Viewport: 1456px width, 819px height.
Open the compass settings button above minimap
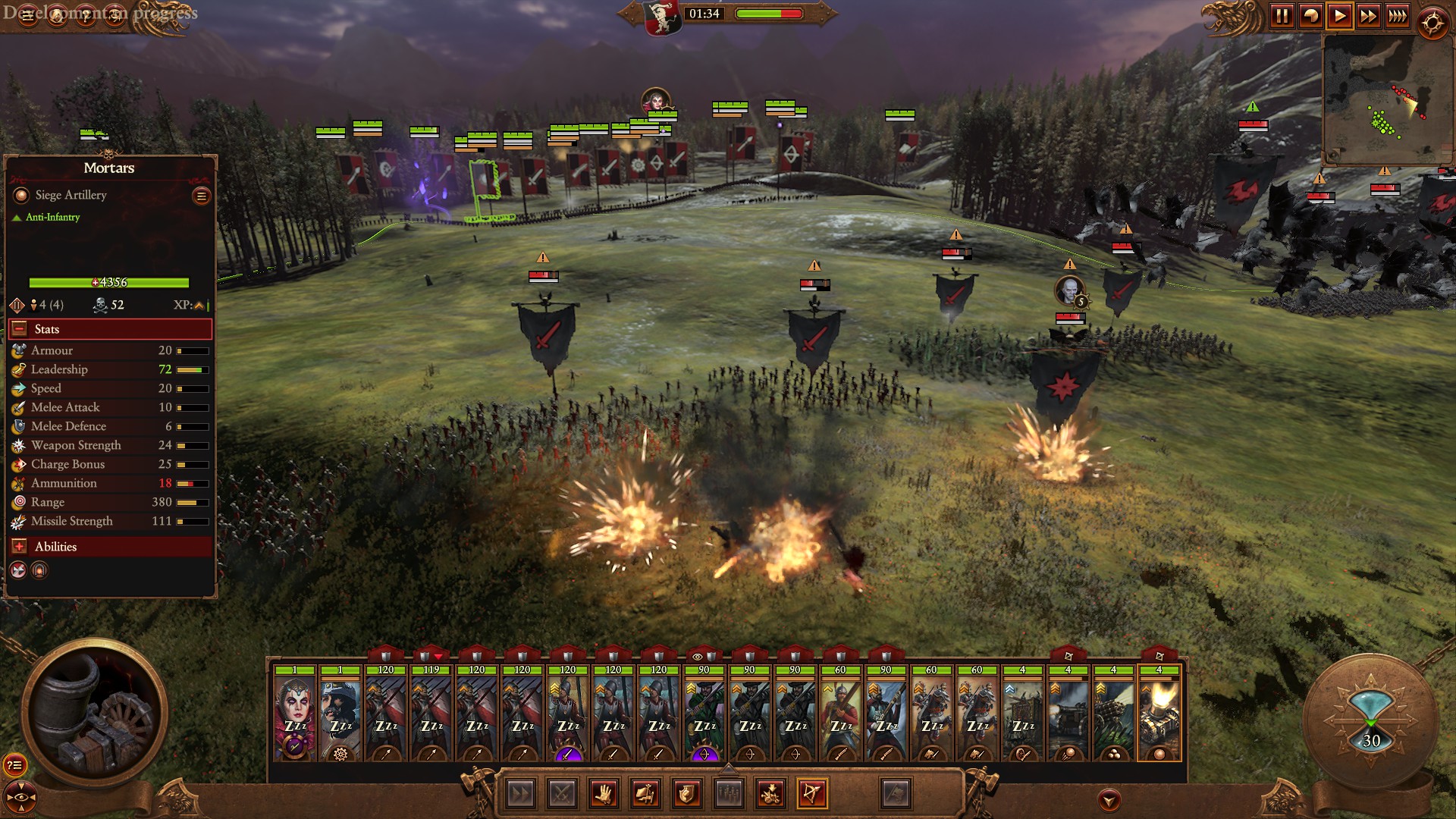1432,23
